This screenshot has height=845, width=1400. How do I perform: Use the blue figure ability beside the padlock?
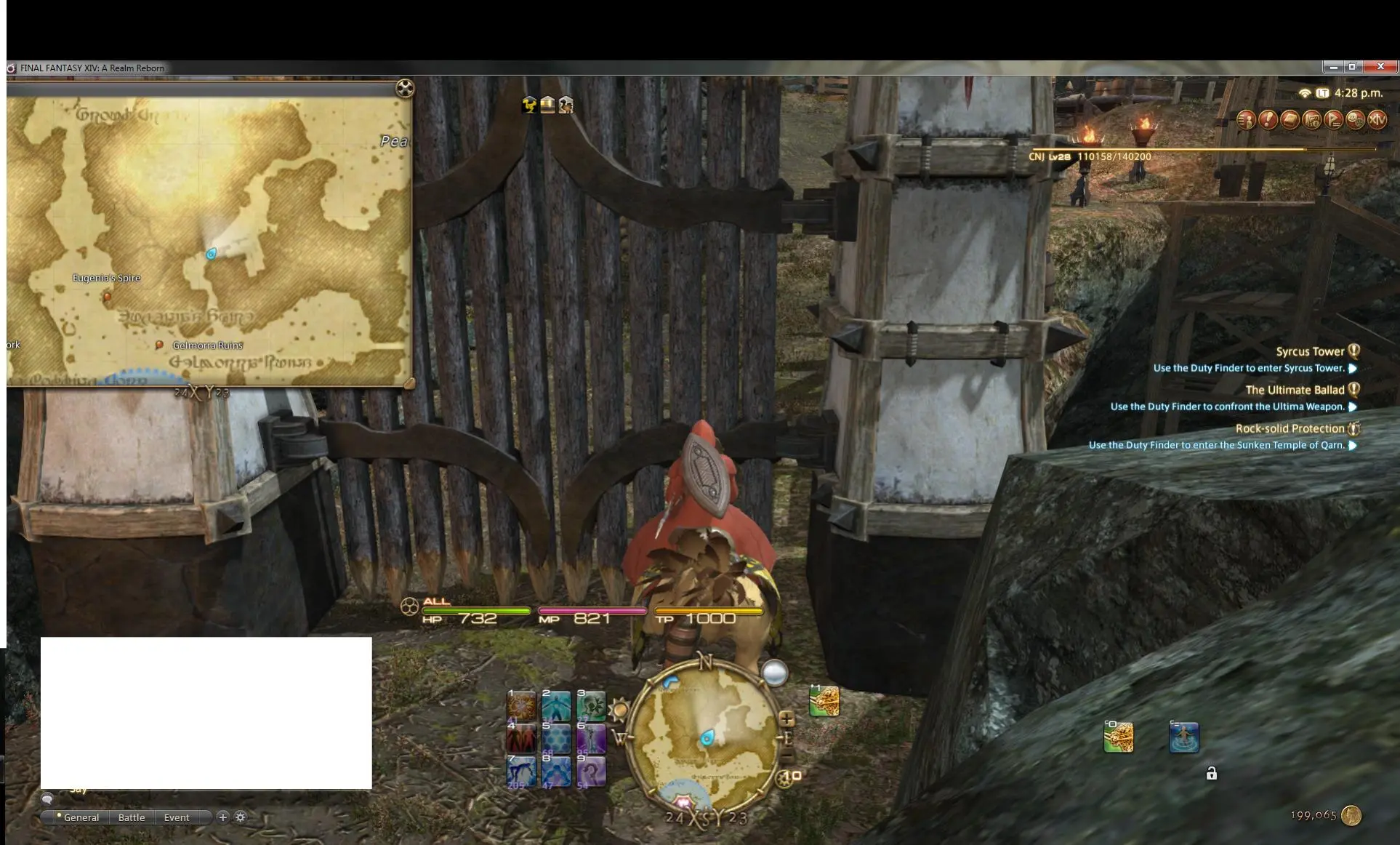[x=1183, y=737]
